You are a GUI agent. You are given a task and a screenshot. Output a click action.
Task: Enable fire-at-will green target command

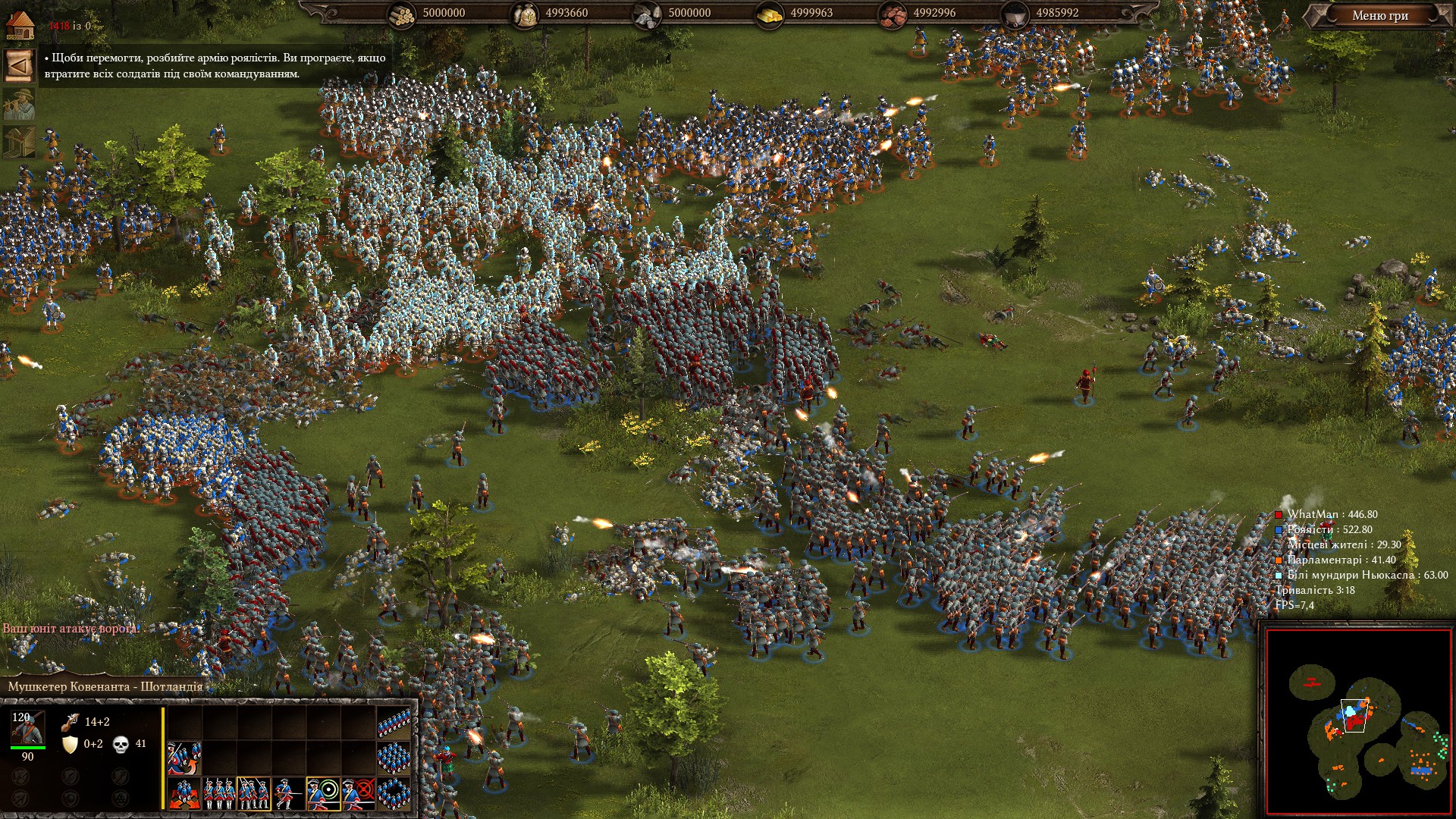click(324, 793)
